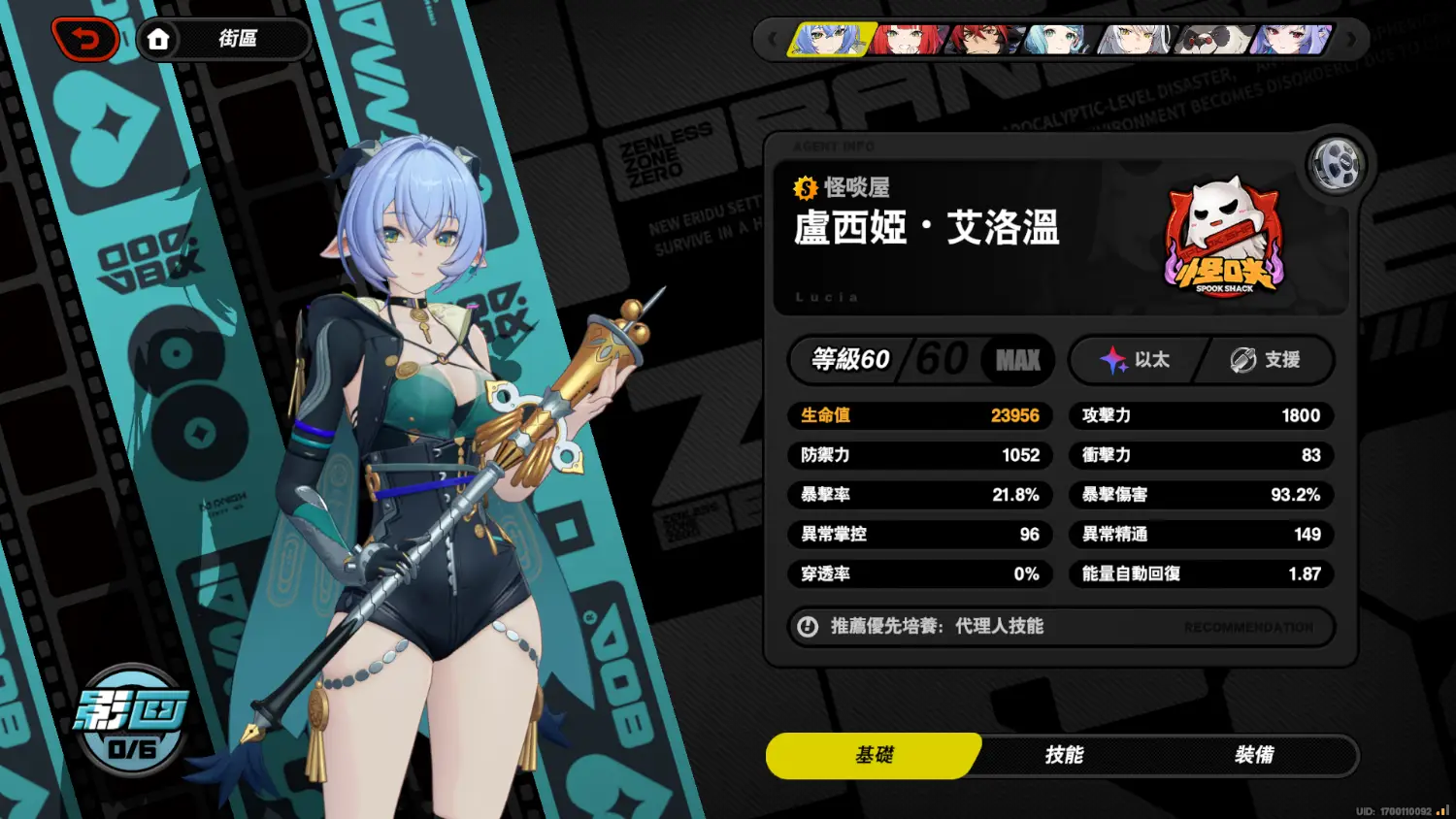Viewport: 1456px width, 819px height.
Task: Pick the purple-haired red-eyed agent portrait
Action: 1291,40
